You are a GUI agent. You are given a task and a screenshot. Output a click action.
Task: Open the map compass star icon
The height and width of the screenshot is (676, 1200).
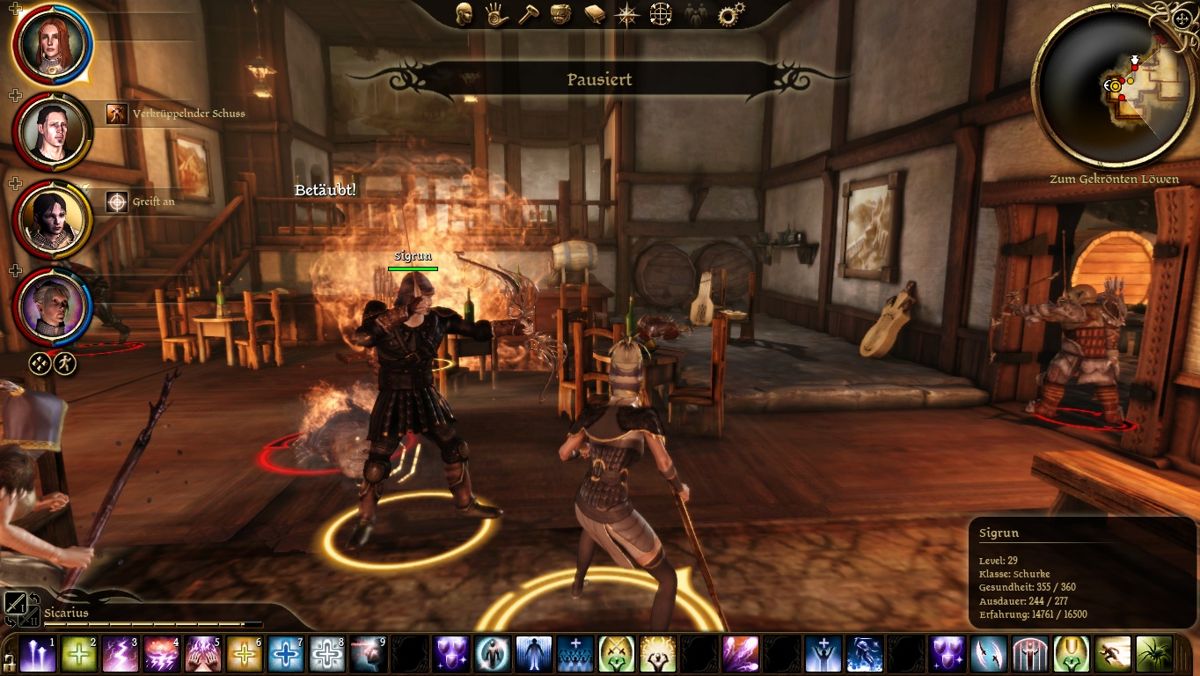tap(627, 14)
